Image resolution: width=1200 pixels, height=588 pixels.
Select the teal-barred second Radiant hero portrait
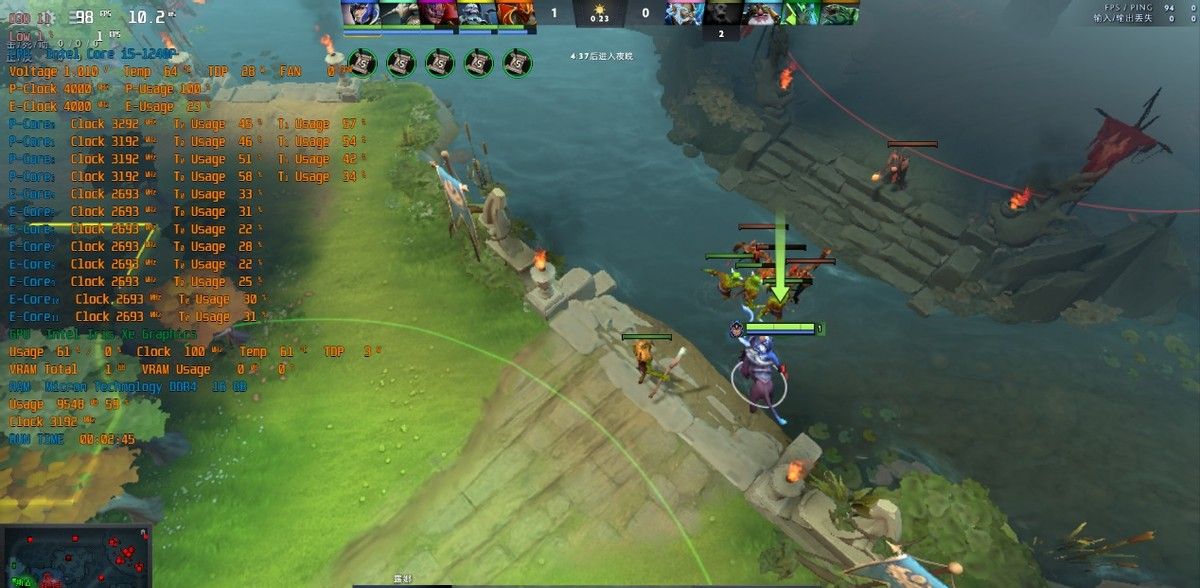click(399, 13)
